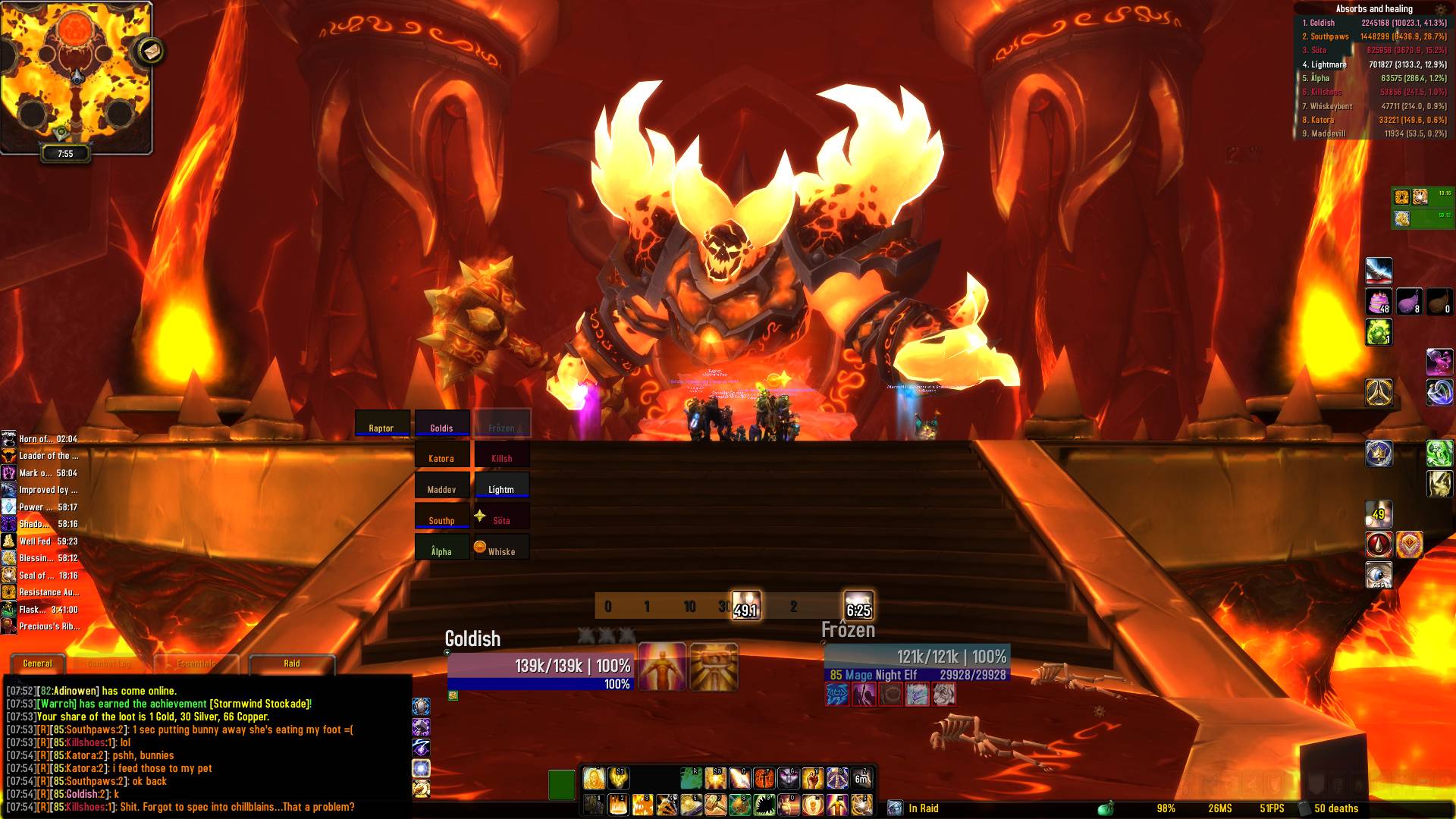Screen dimensions: 1456x819
Task: Click the scroll button beside the minimap
Action: tap(150, 51)
